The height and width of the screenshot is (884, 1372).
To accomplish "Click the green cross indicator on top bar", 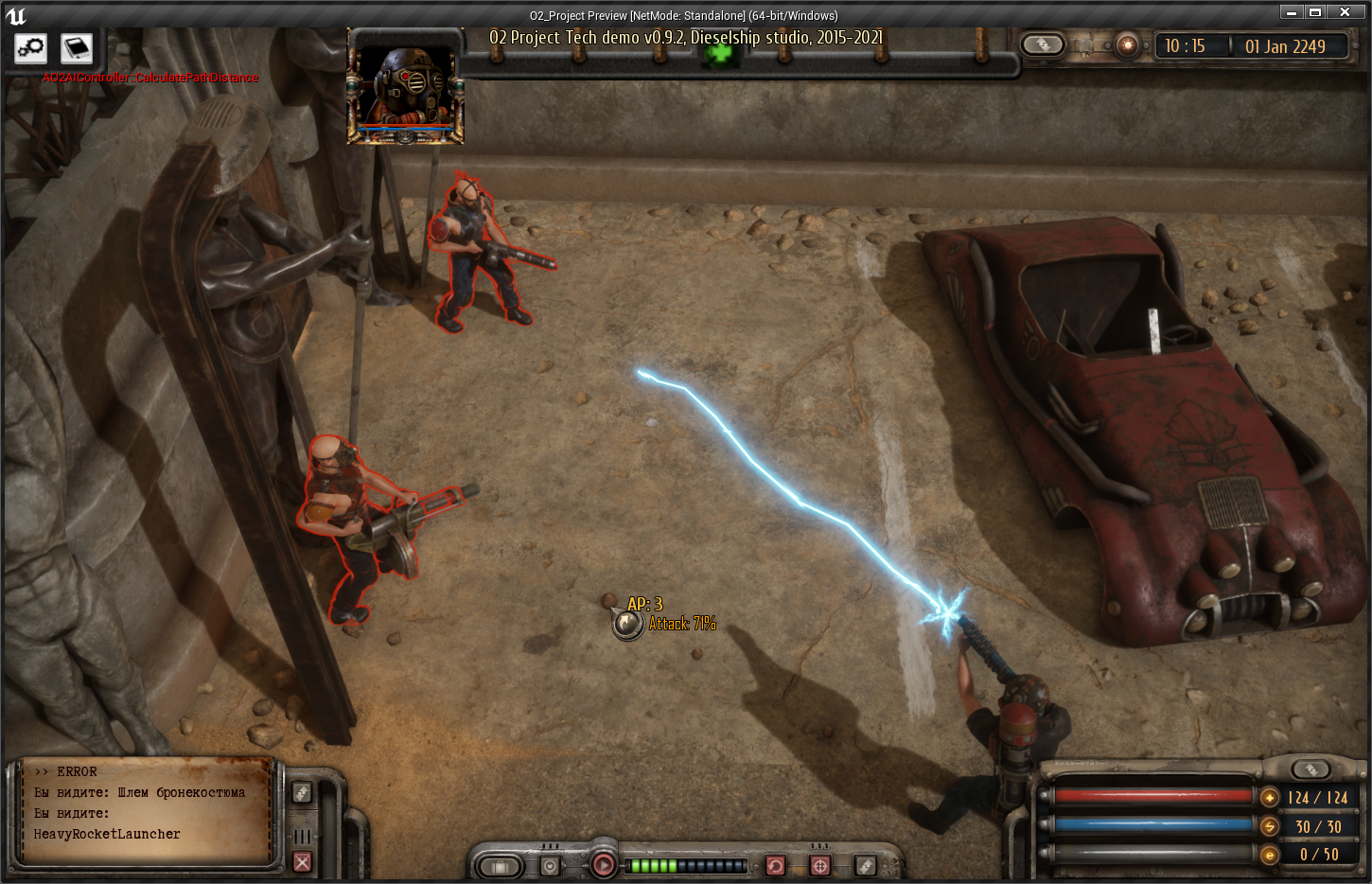I will point(720,52).
